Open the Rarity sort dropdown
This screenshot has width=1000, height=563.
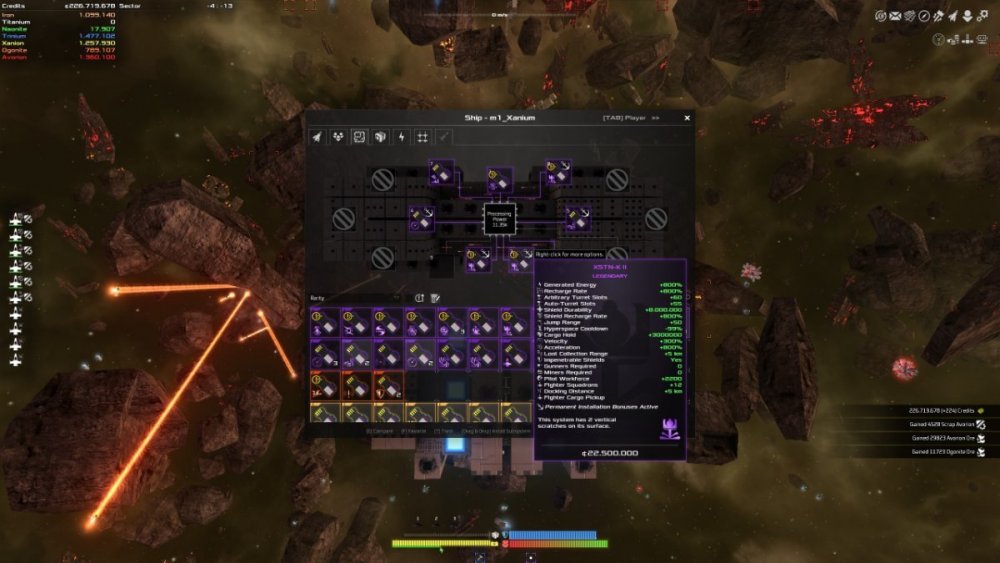click(359, 297)
